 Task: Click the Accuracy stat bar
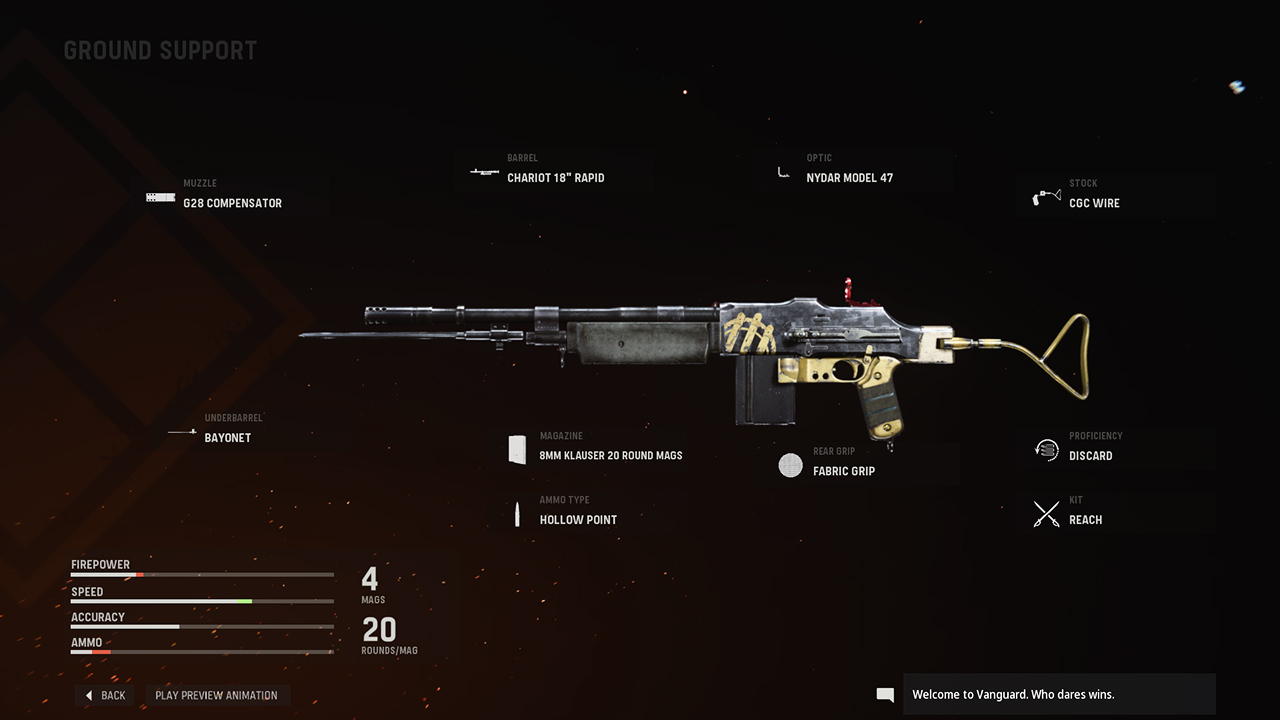200,628
